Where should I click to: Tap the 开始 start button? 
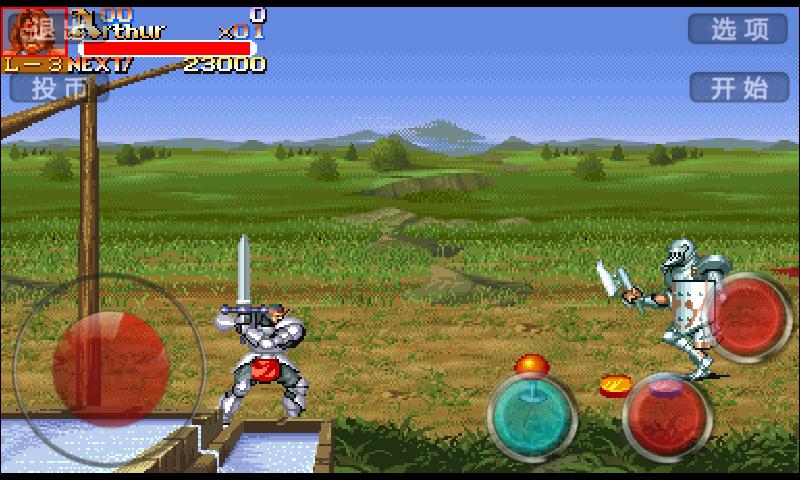point(737,87)
